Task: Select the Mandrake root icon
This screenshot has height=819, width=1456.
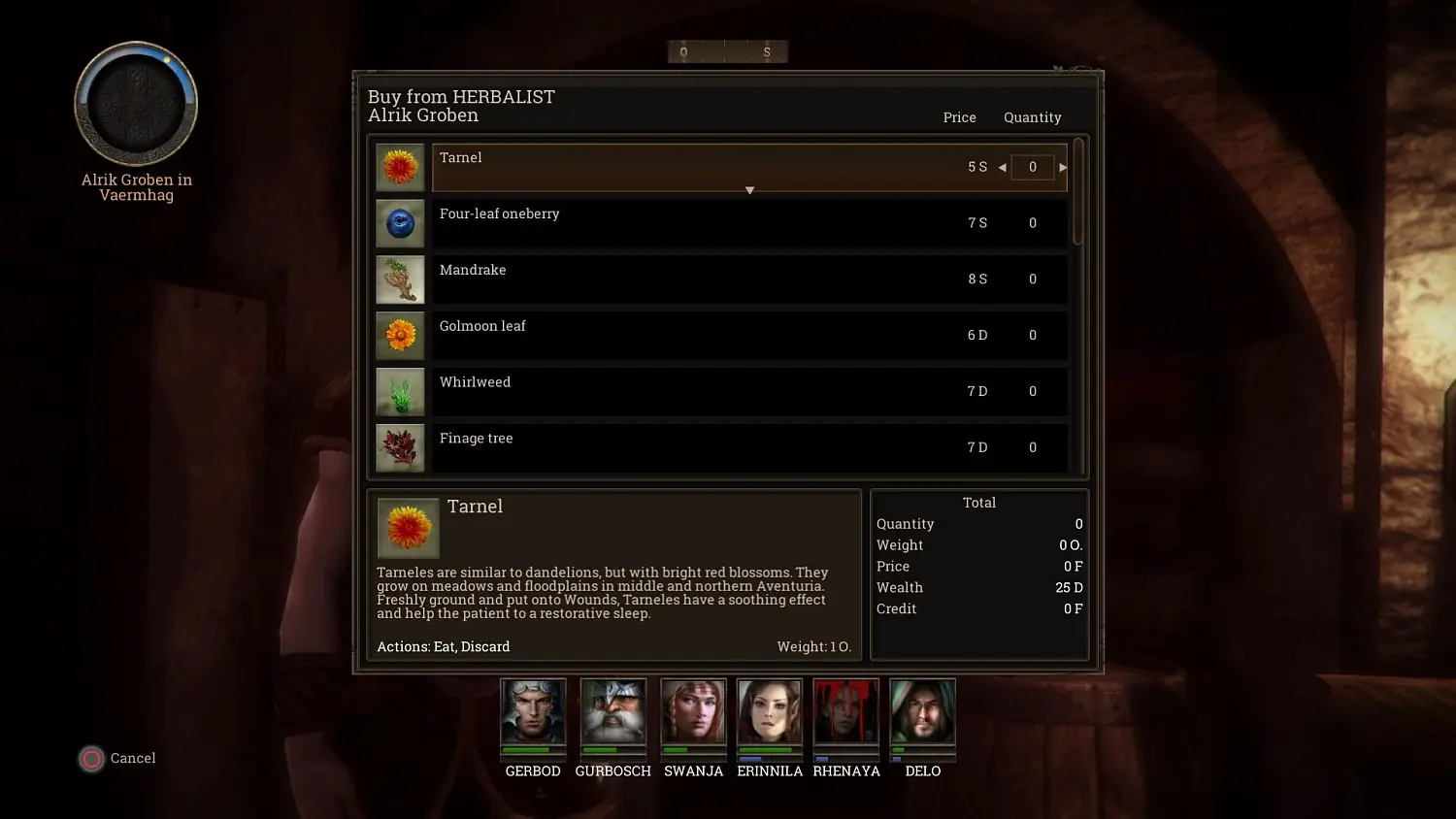Action: [400, 278]
